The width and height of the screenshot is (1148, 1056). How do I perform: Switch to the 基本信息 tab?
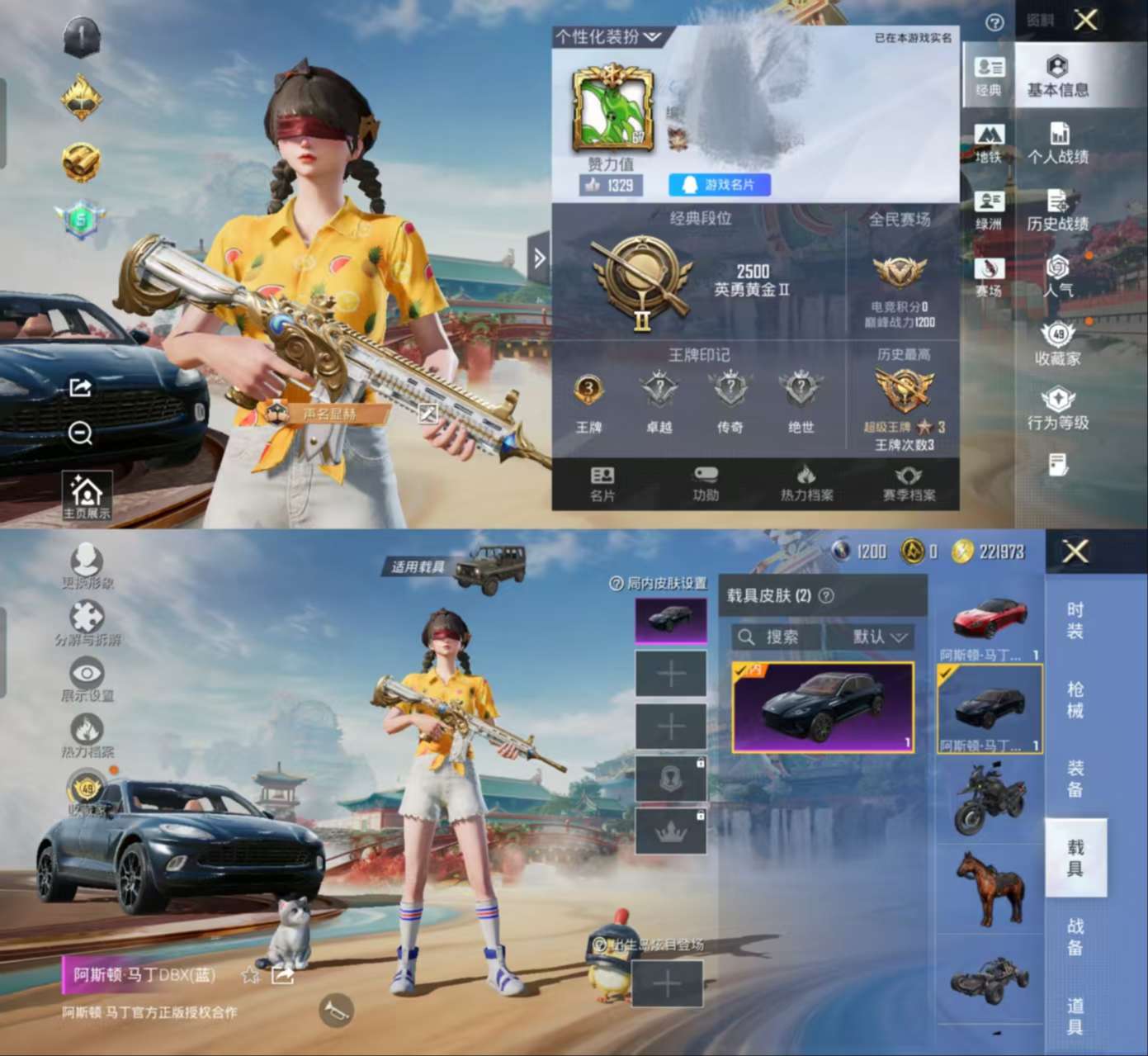click(x=1057, y=77)
